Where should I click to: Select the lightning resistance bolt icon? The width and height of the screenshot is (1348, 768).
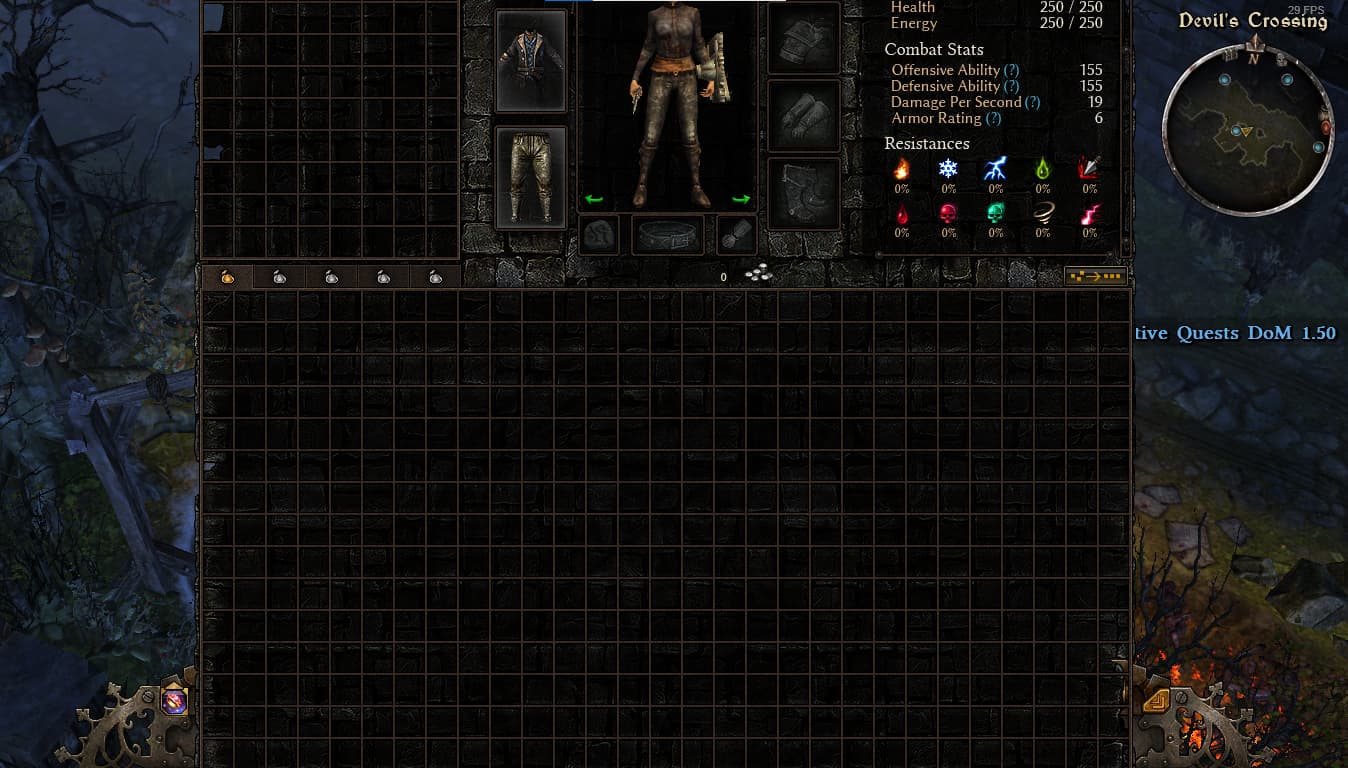[995, 168]
